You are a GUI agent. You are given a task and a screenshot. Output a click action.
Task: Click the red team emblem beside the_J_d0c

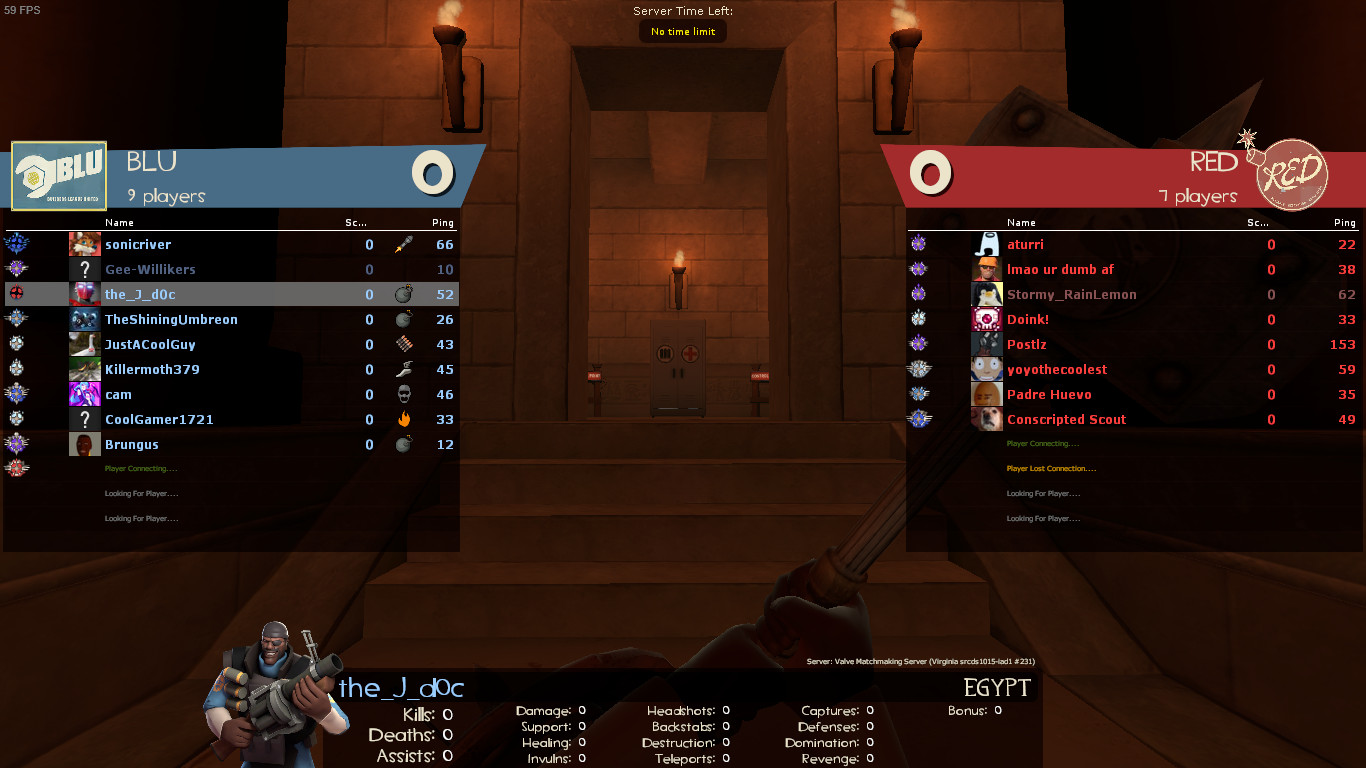[18, 294]
